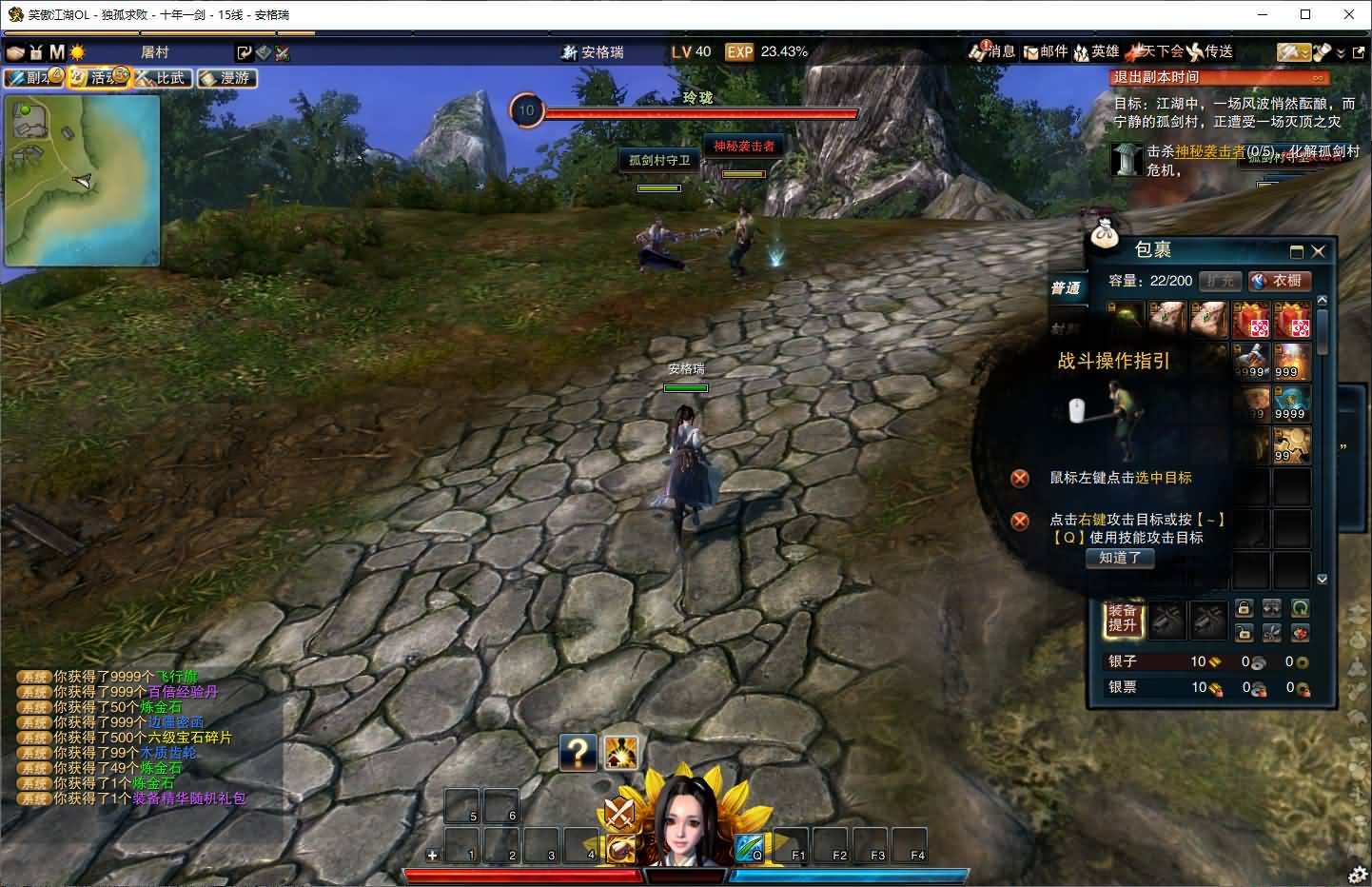Maximize the game window
This screenshot has height=887, width=1372.
pos(1305,14)
